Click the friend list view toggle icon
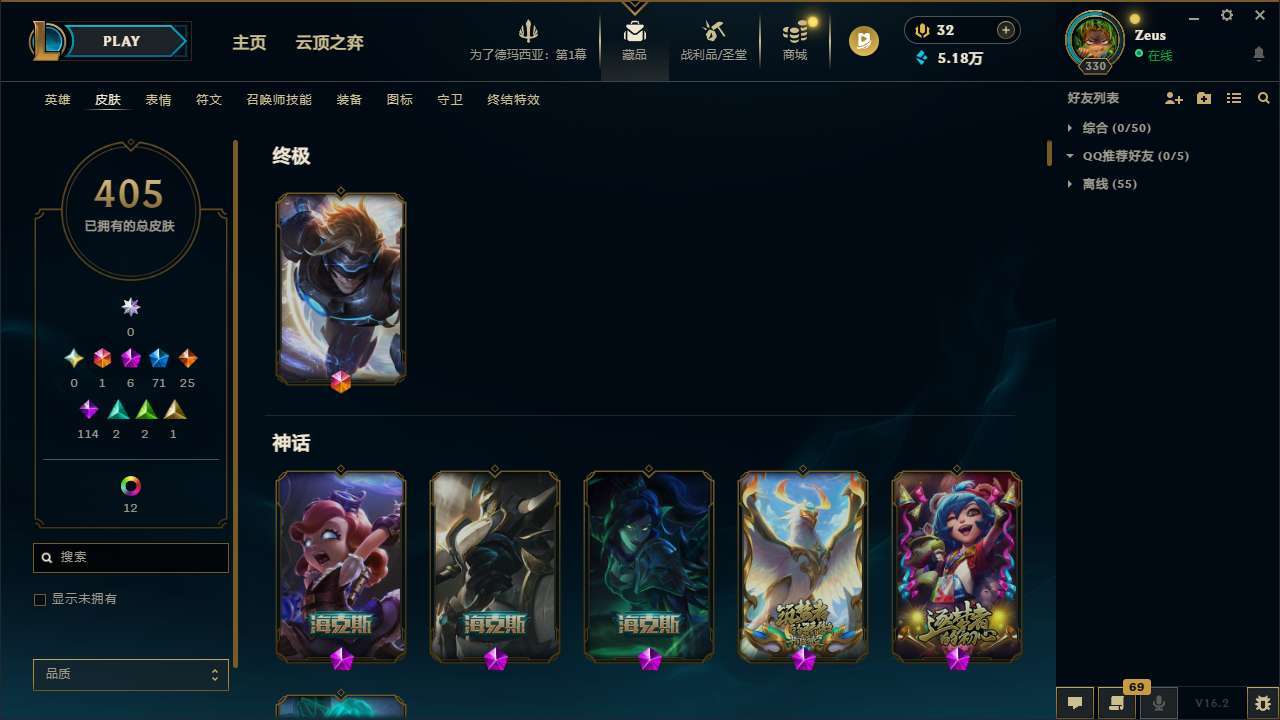The image size is (1280, 720). tap(1234, 98)
